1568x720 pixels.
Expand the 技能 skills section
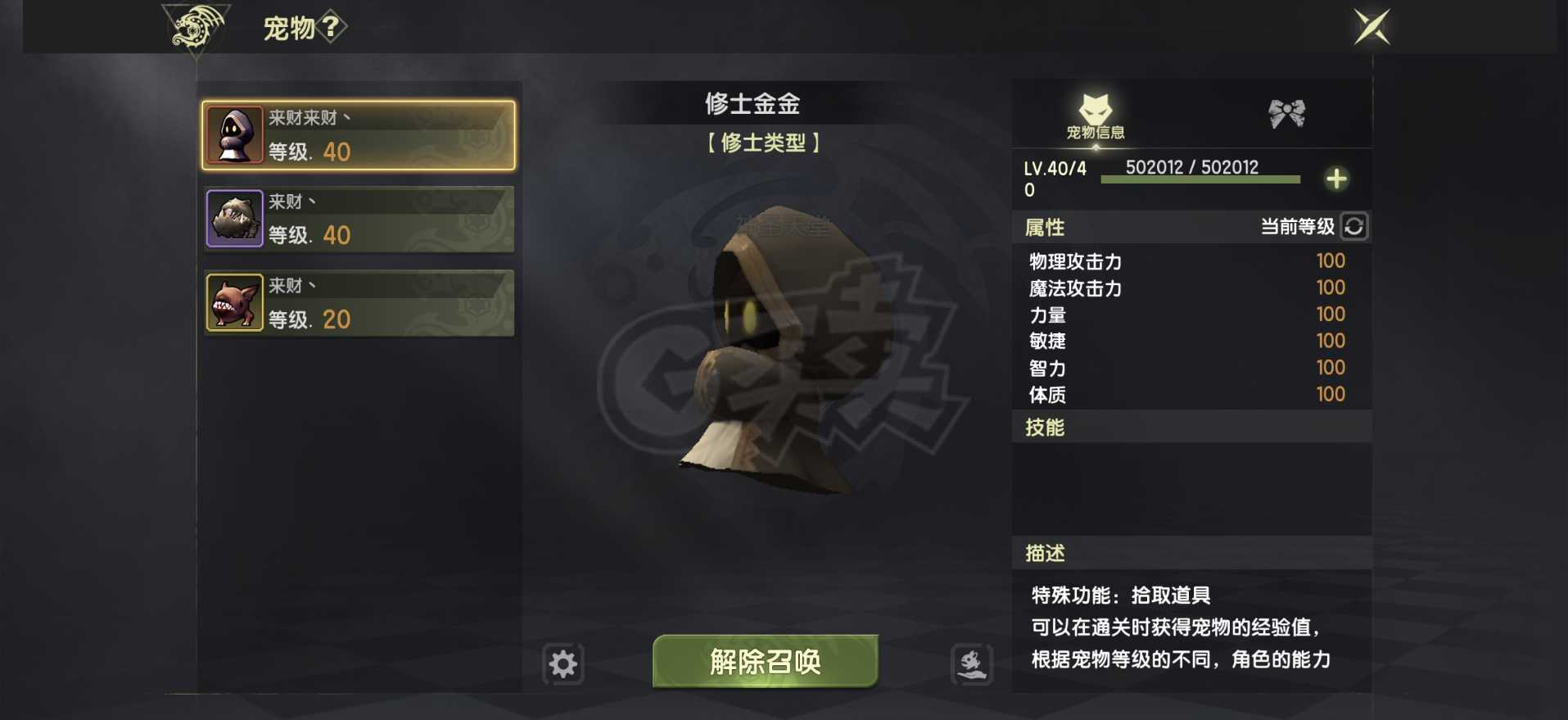1043,427
